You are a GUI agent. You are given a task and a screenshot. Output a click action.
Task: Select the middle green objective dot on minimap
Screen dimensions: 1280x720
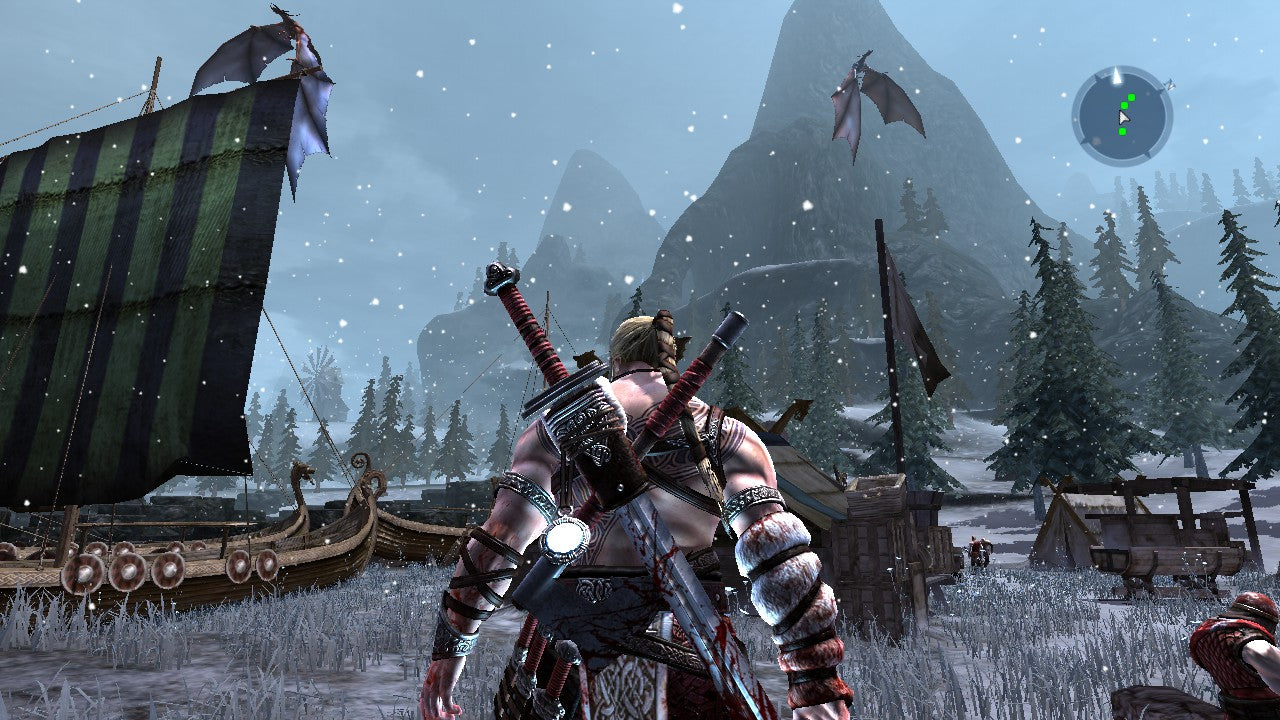click(1125, 106)
